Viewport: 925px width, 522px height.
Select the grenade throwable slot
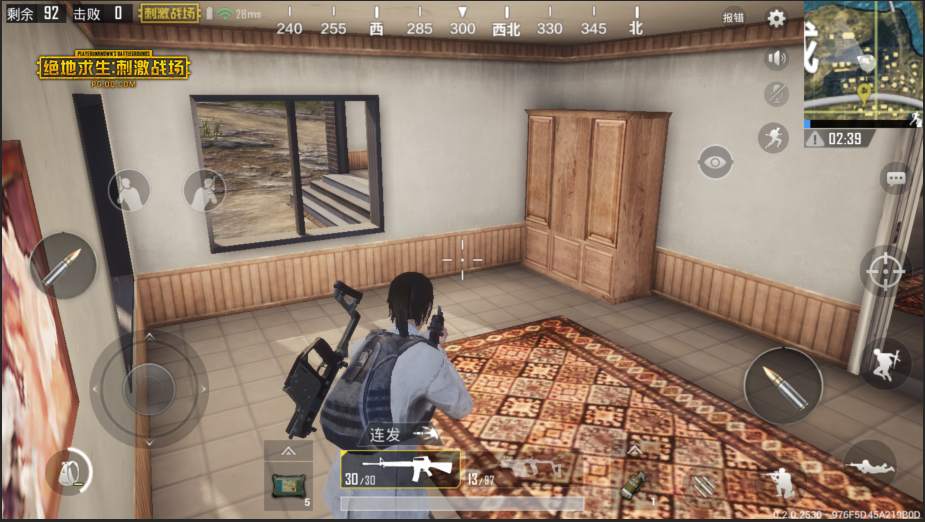[x=632, y=484]
